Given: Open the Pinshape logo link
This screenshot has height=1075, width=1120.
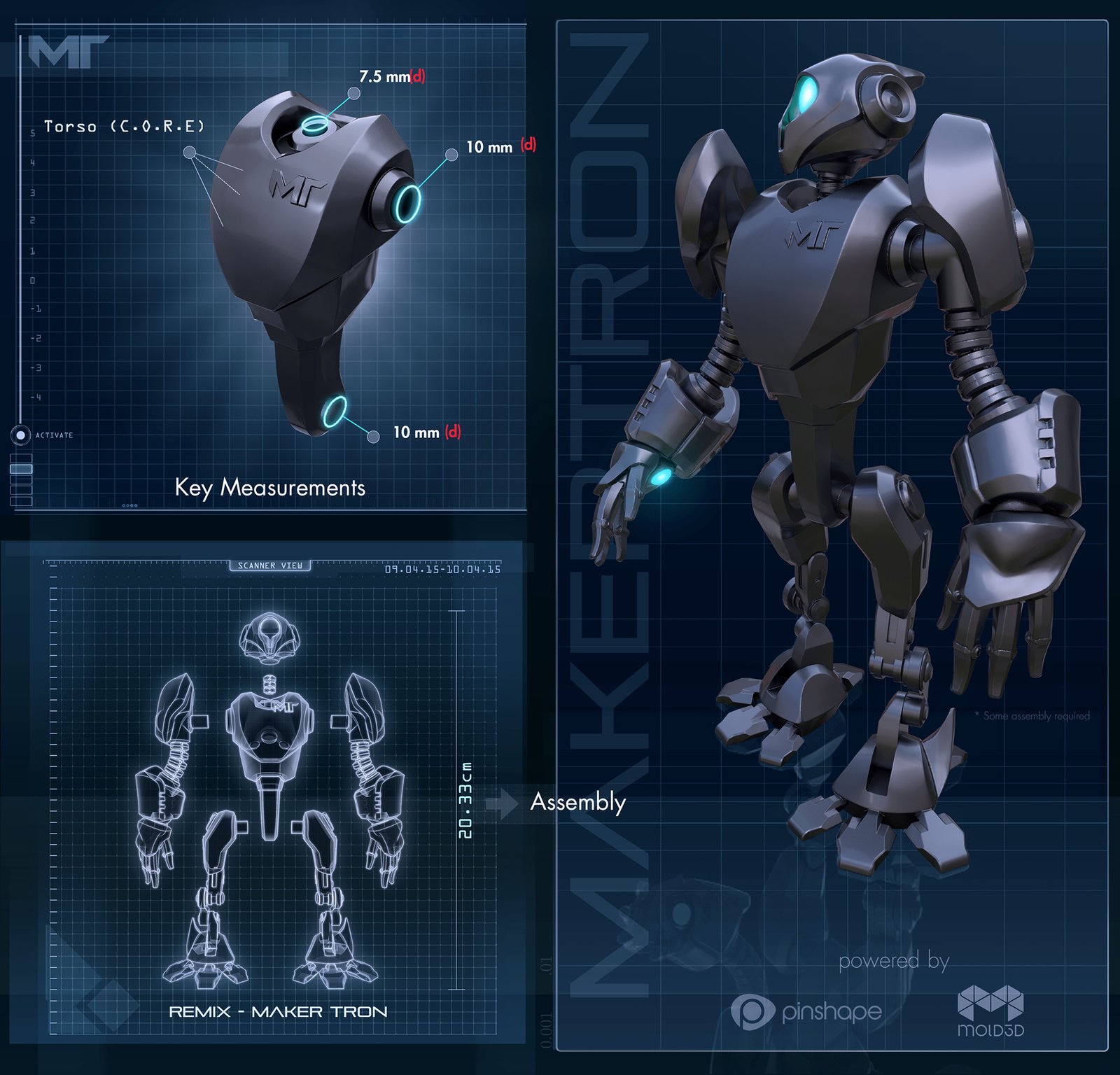Looking at the screenshot, I should pos(806,1012).
